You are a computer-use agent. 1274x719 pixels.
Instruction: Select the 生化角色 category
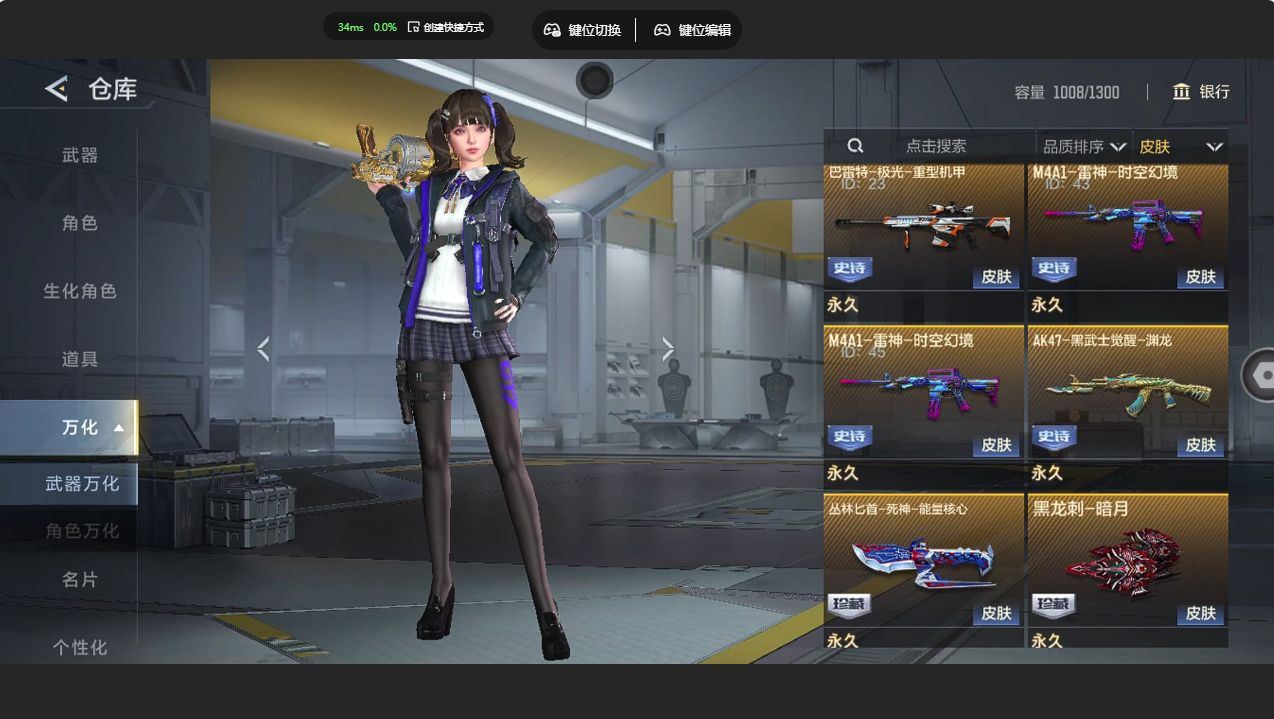pyautogui.click(x=80, y=291)
